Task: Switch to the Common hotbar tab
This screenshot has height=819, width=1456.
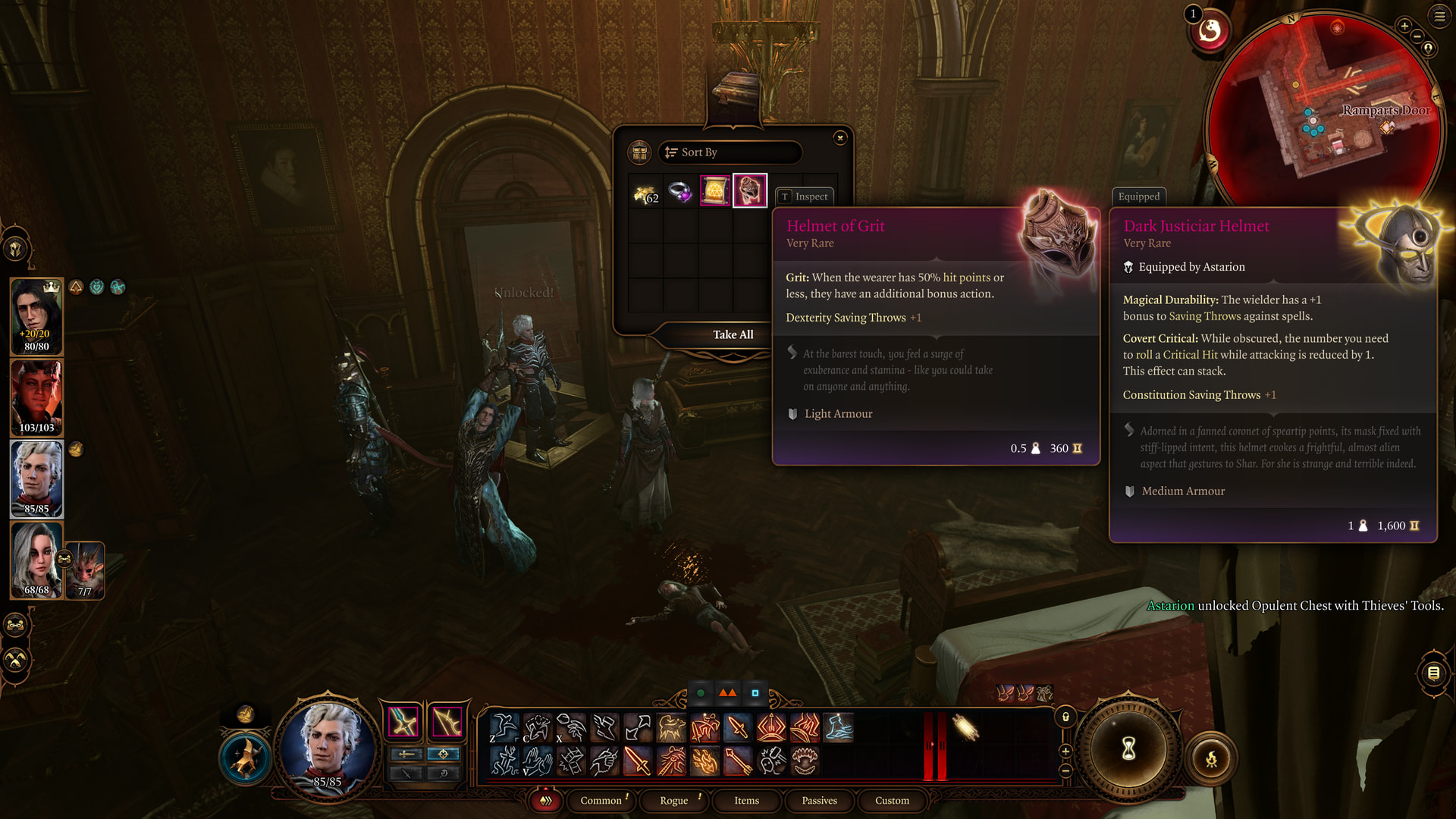Action: point(601,801)
